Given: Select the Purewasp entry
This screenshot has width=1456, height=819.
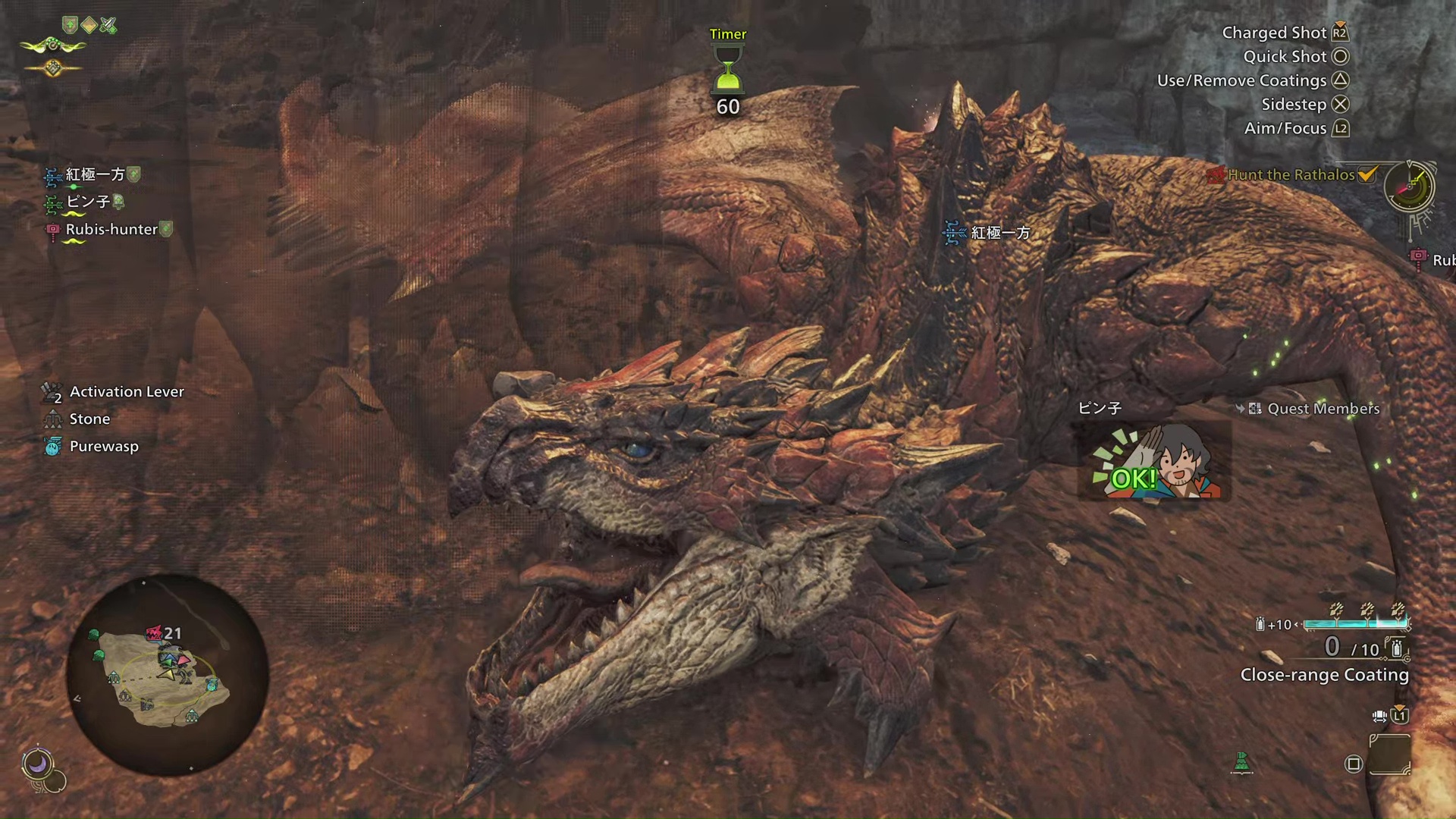Looking at the screenshot, I should pos(104,447).
